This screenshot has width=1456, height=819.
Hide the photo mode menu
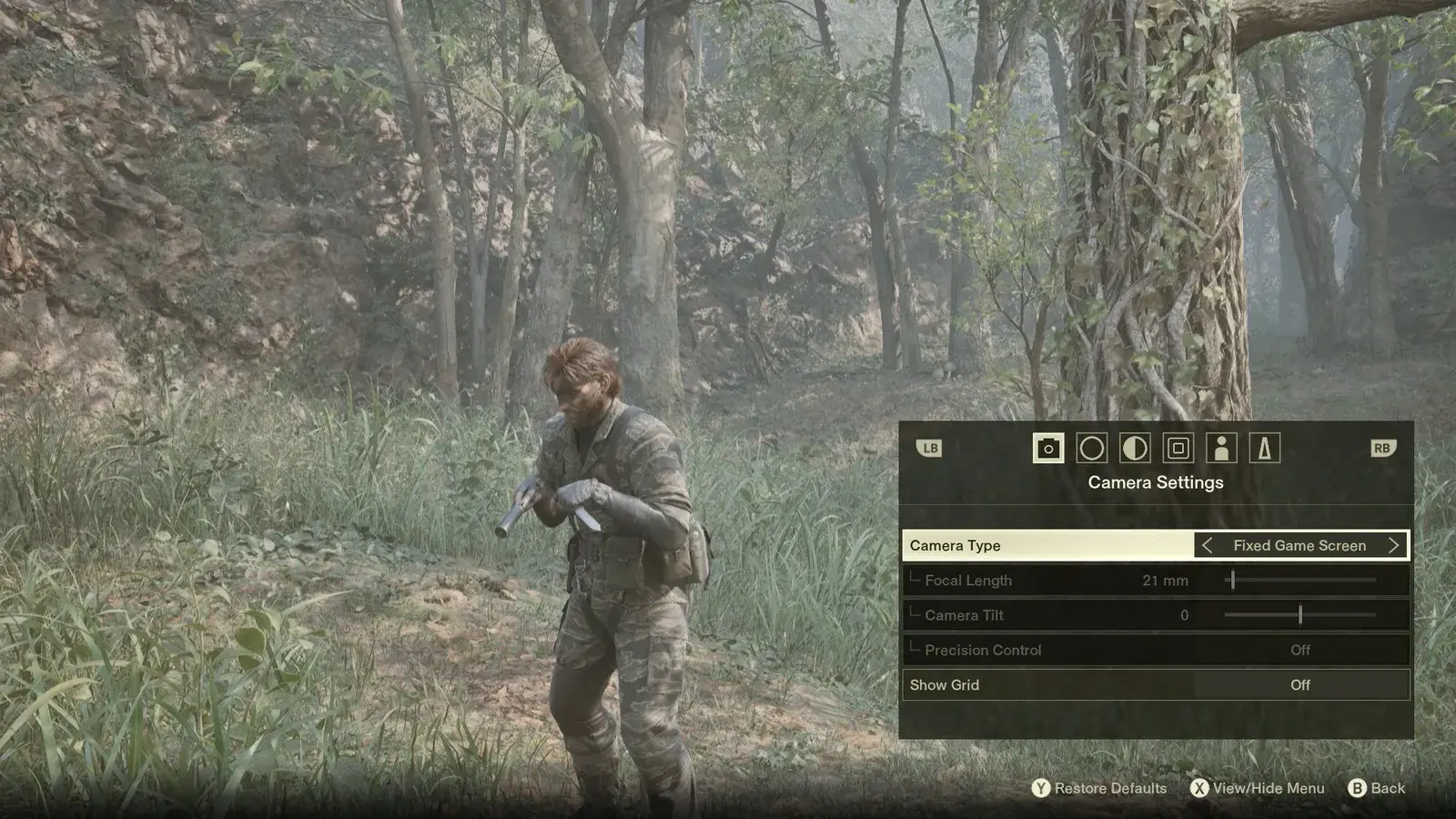1258,788
